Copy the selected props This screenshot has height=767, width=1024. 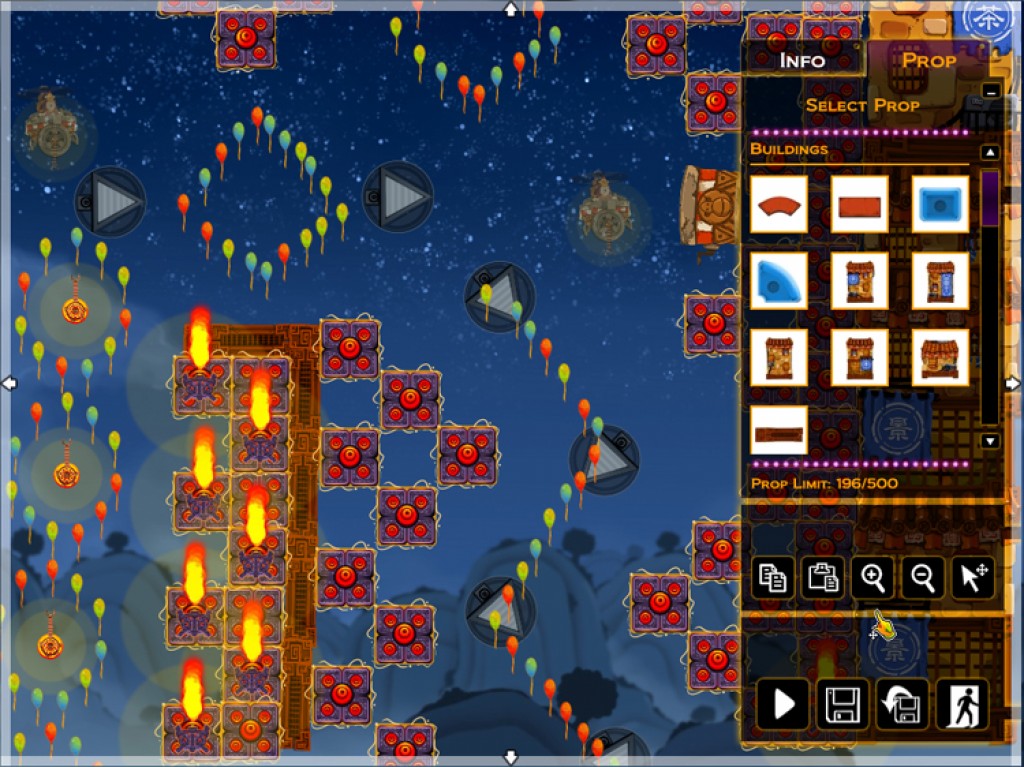coord(772,578)
